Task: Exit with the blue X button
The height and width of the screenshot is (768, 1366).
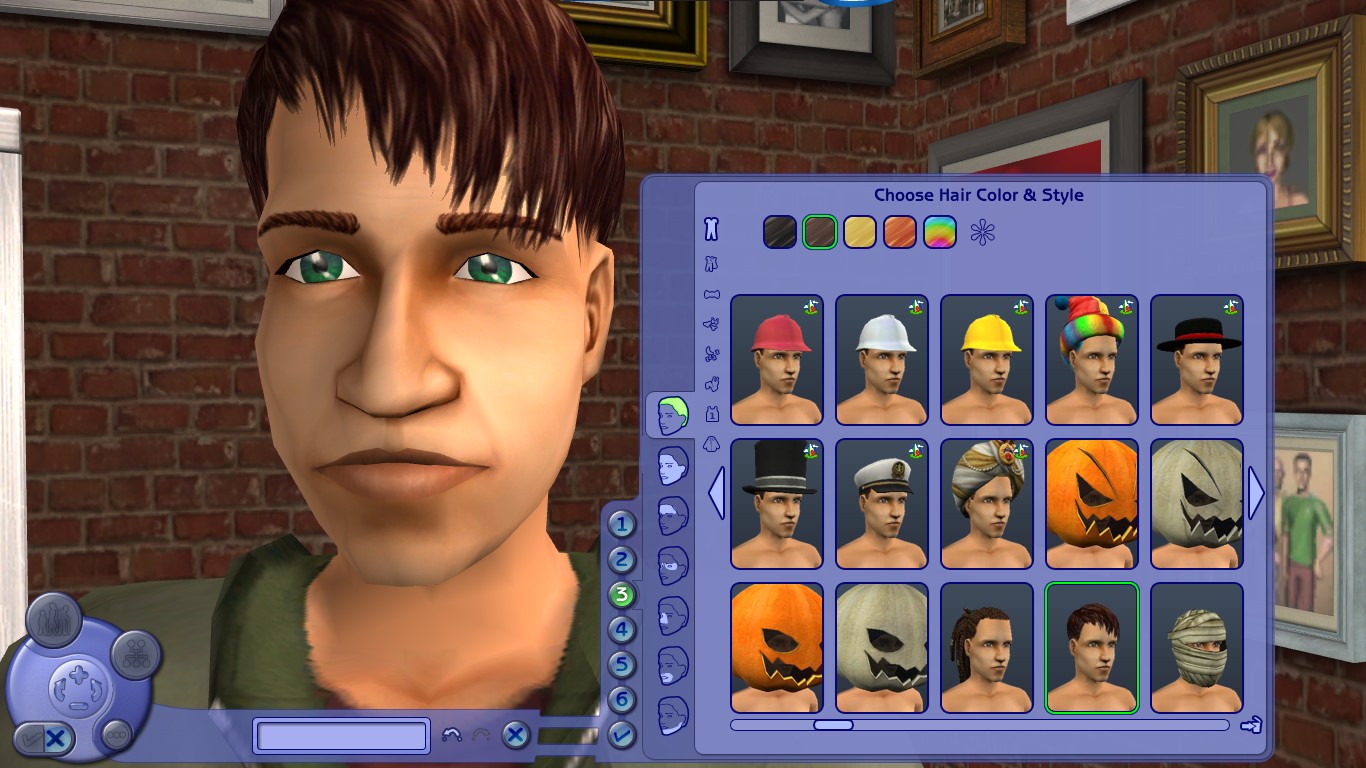Action: coord(516,735)
